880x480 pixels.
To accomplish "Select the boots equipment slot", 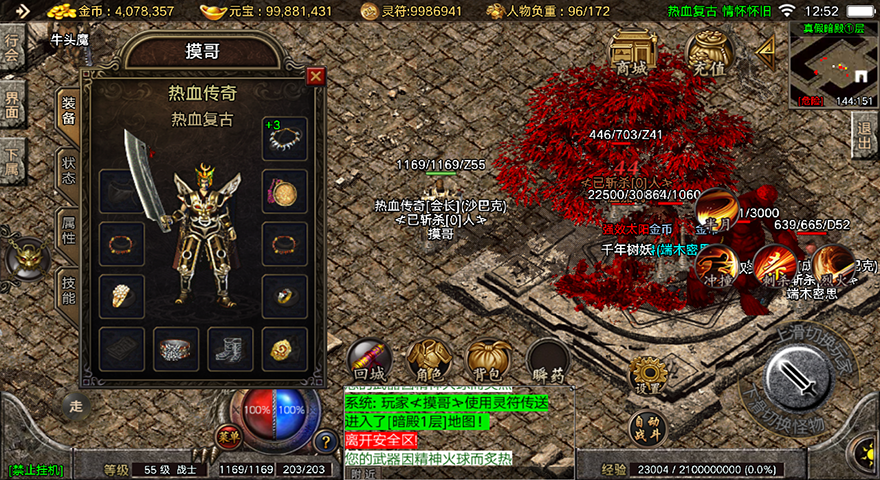I will pyautogui.click(x=230, y=349).
